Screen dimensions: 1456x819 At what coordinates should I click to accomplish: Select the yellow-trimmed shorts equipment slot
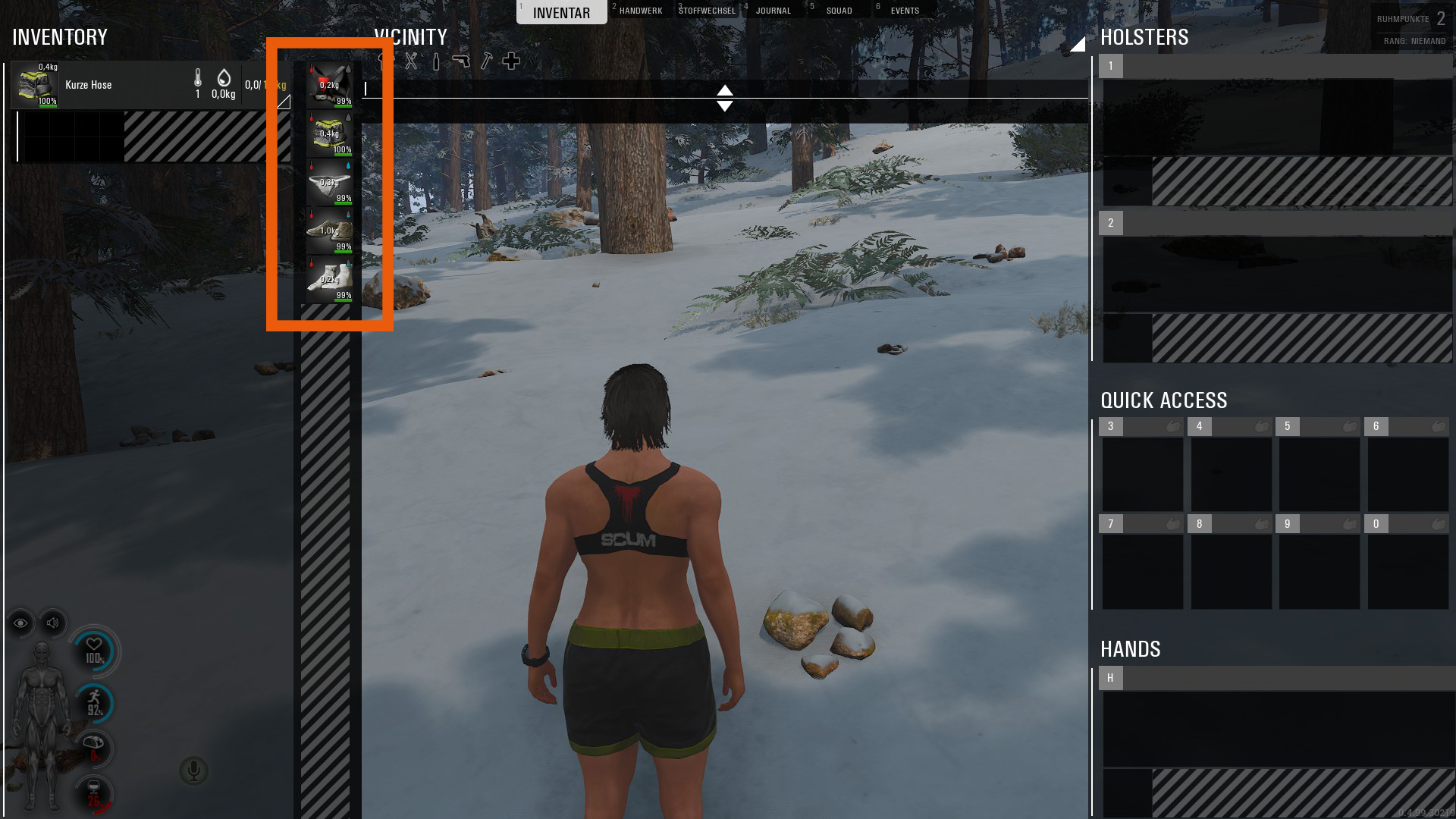tap(329, 133)
